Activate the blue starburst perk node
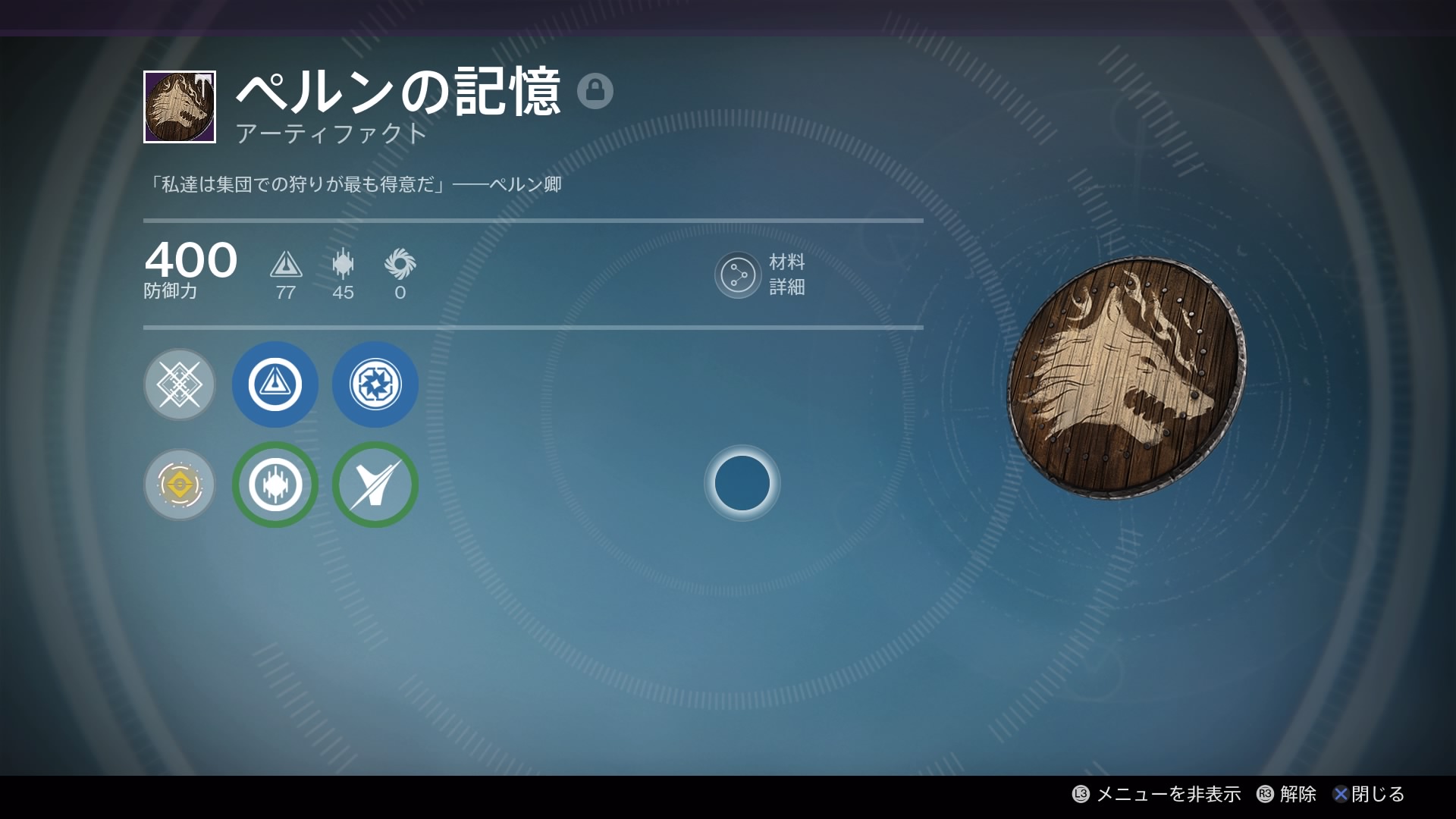 click(x=375, y=384)
